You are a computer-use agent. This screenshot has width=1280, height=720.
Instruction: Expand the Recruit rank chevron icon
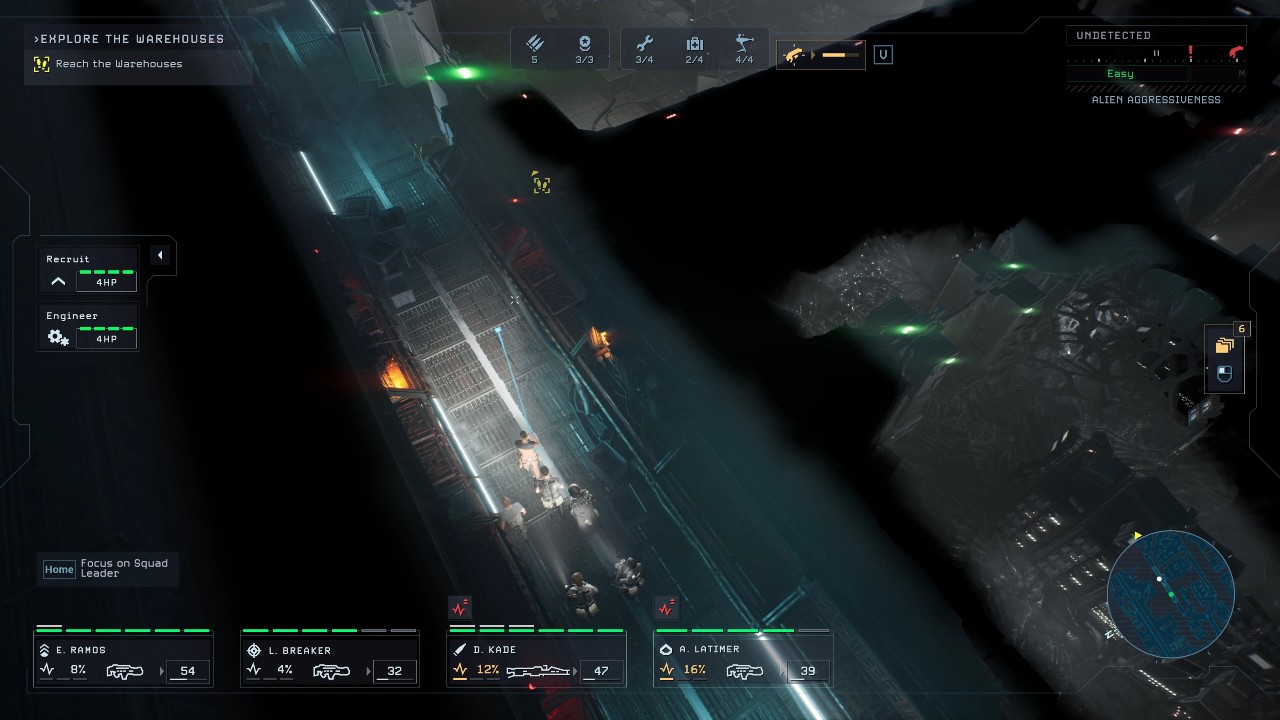[x=57, y=280]
